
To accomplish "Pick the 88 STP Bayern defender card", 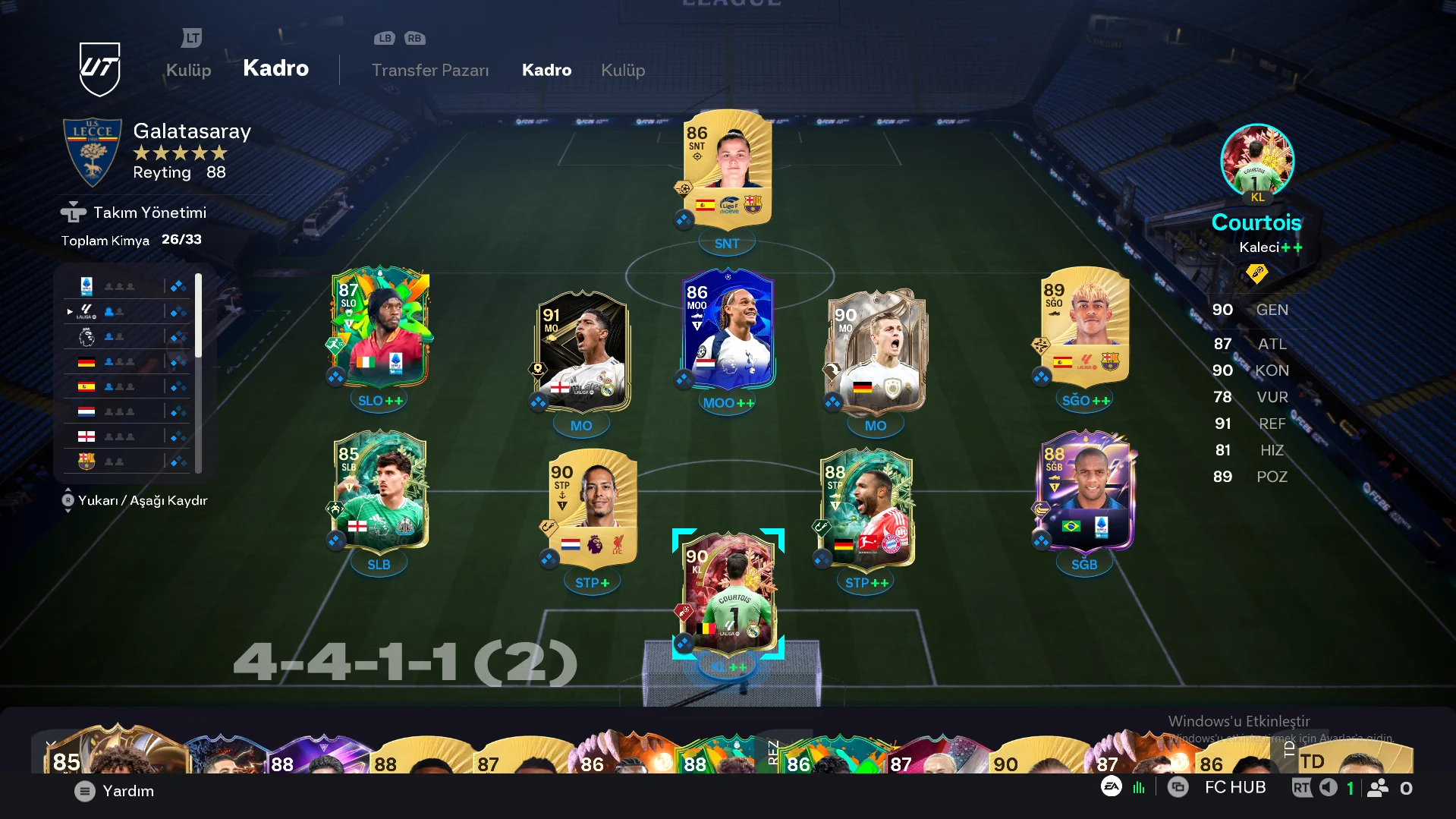I will (x=867, y=509).
